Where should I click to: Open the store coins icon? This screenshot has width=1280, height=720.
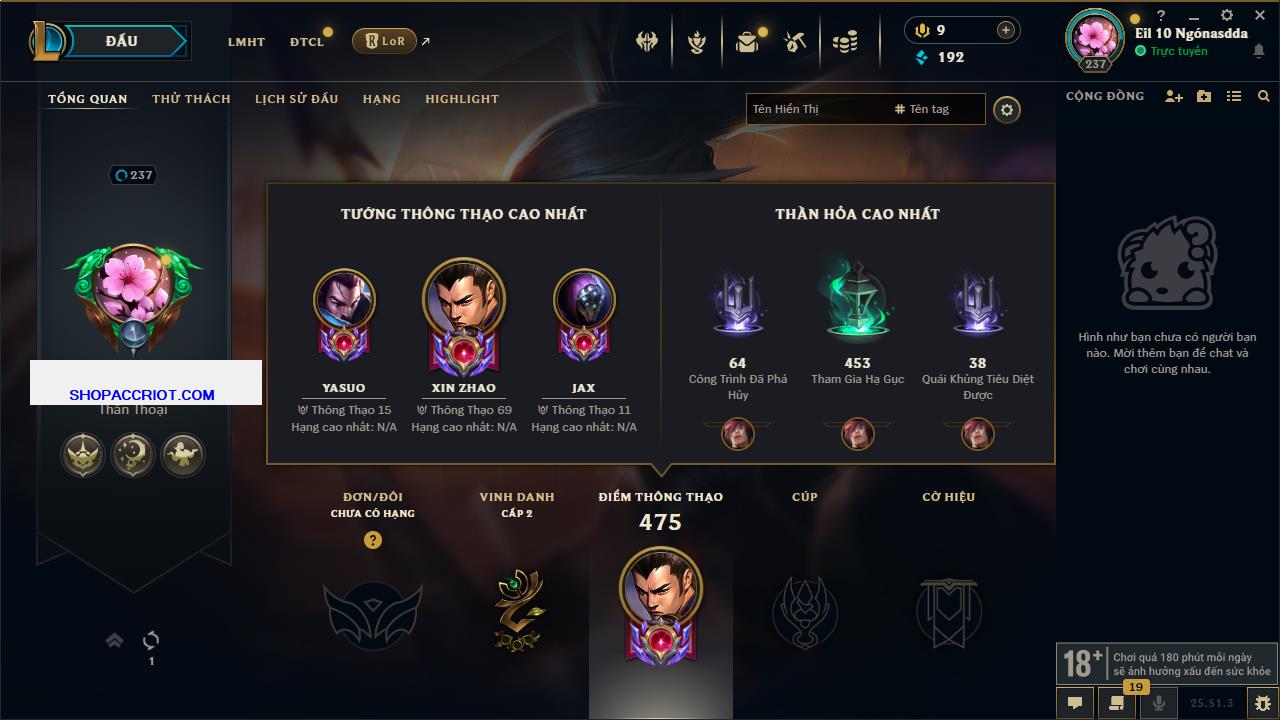click(x=845, y=42)
